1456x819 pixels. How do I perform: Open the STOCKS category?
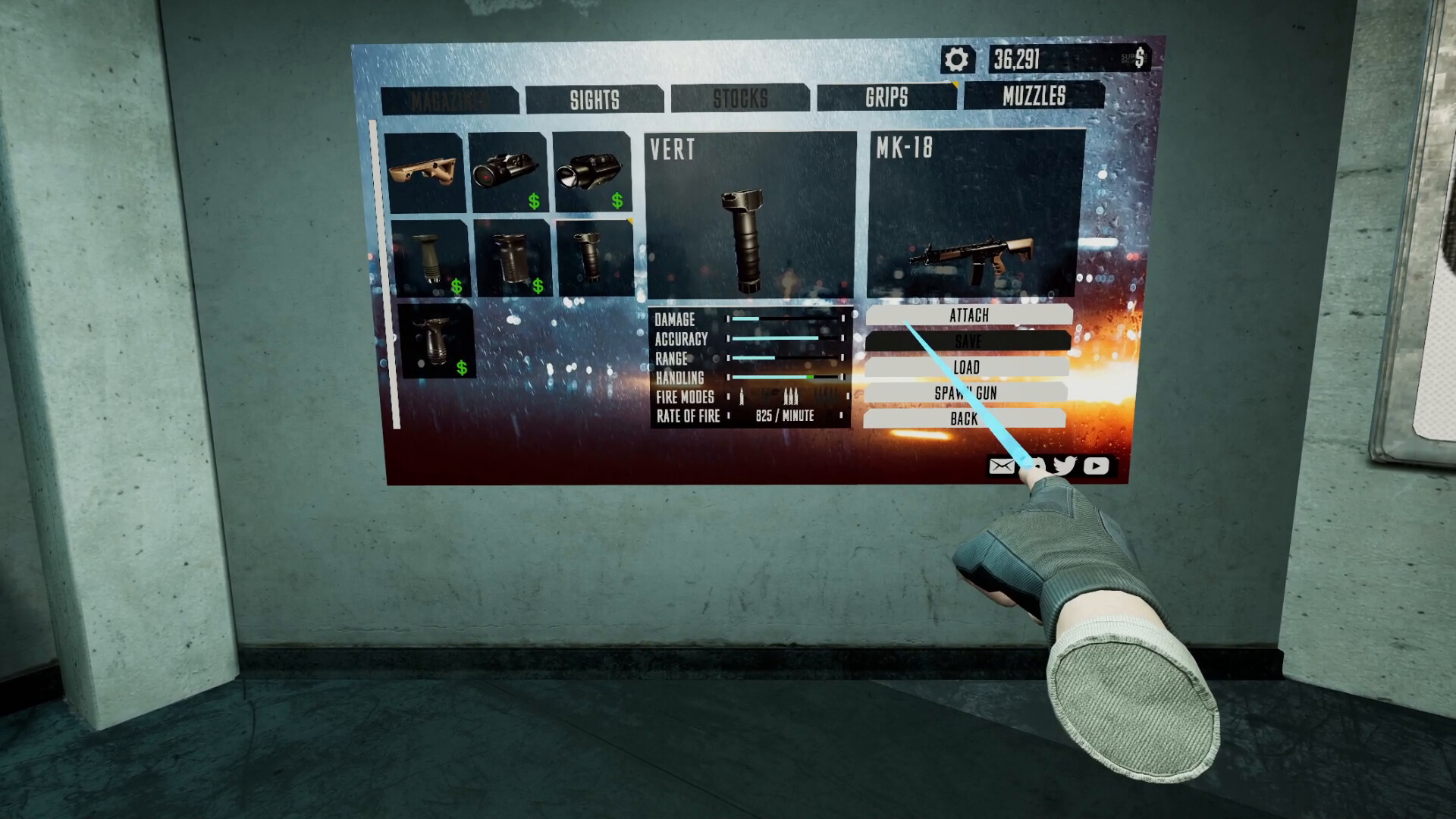pos(741,98)
